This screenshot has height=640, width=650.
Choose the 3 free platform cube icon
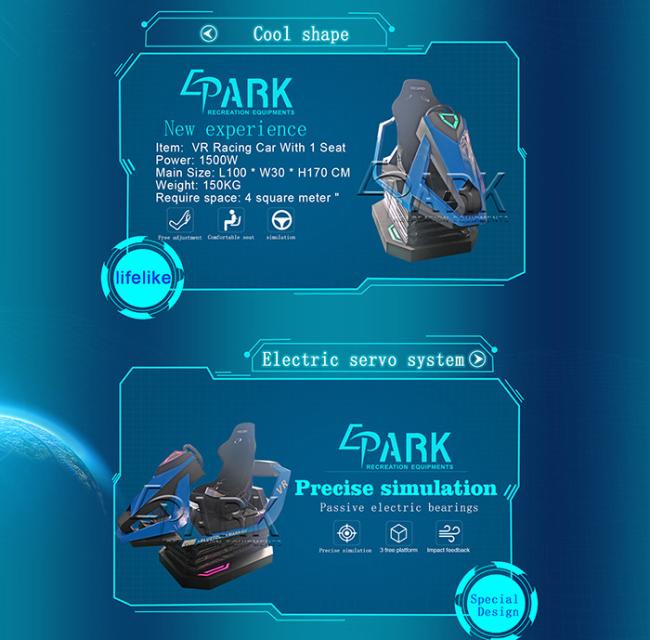398,531
